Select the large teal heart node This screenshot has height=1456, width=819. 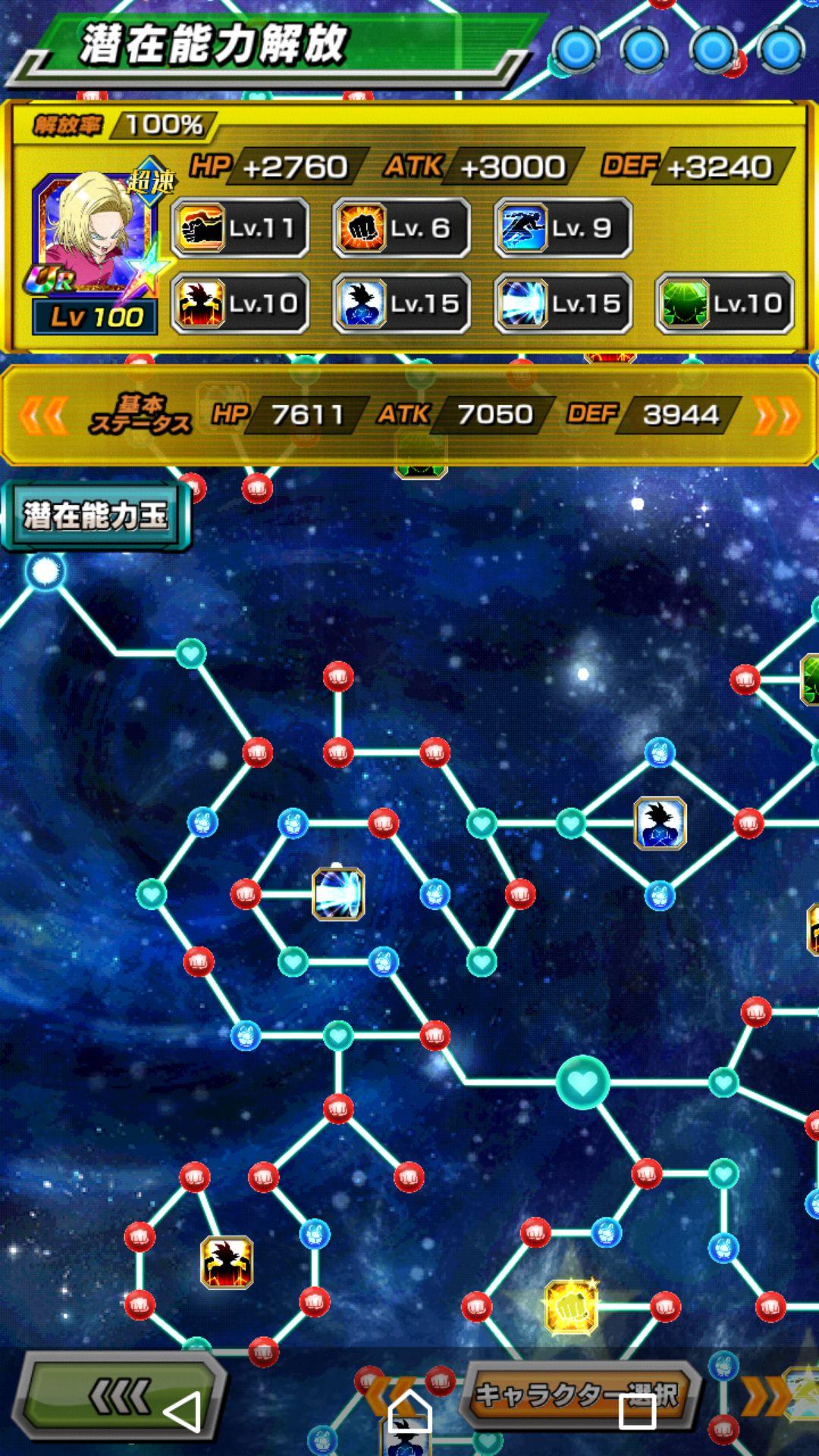tap(582, 1083)
